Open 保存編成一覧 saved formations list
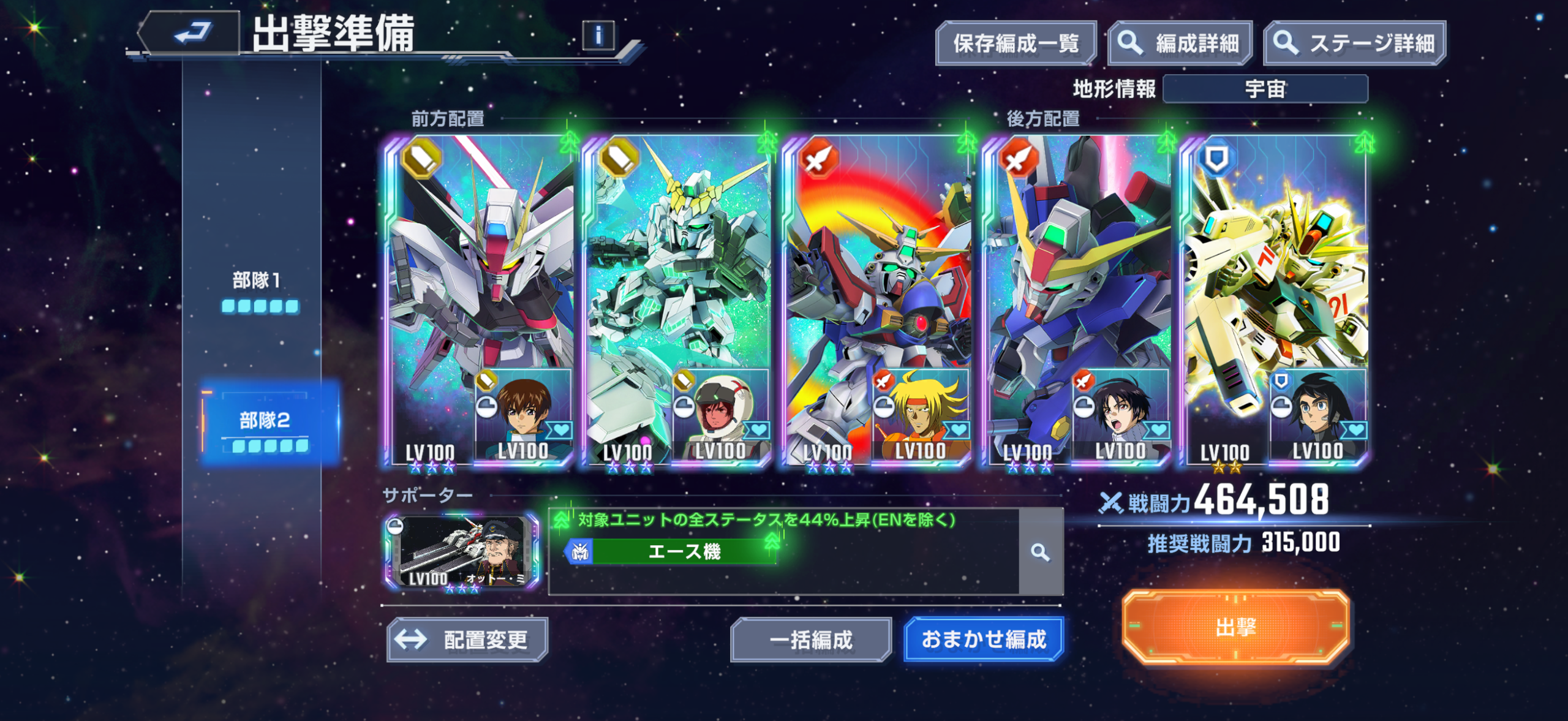 (x=1016, y=43)
